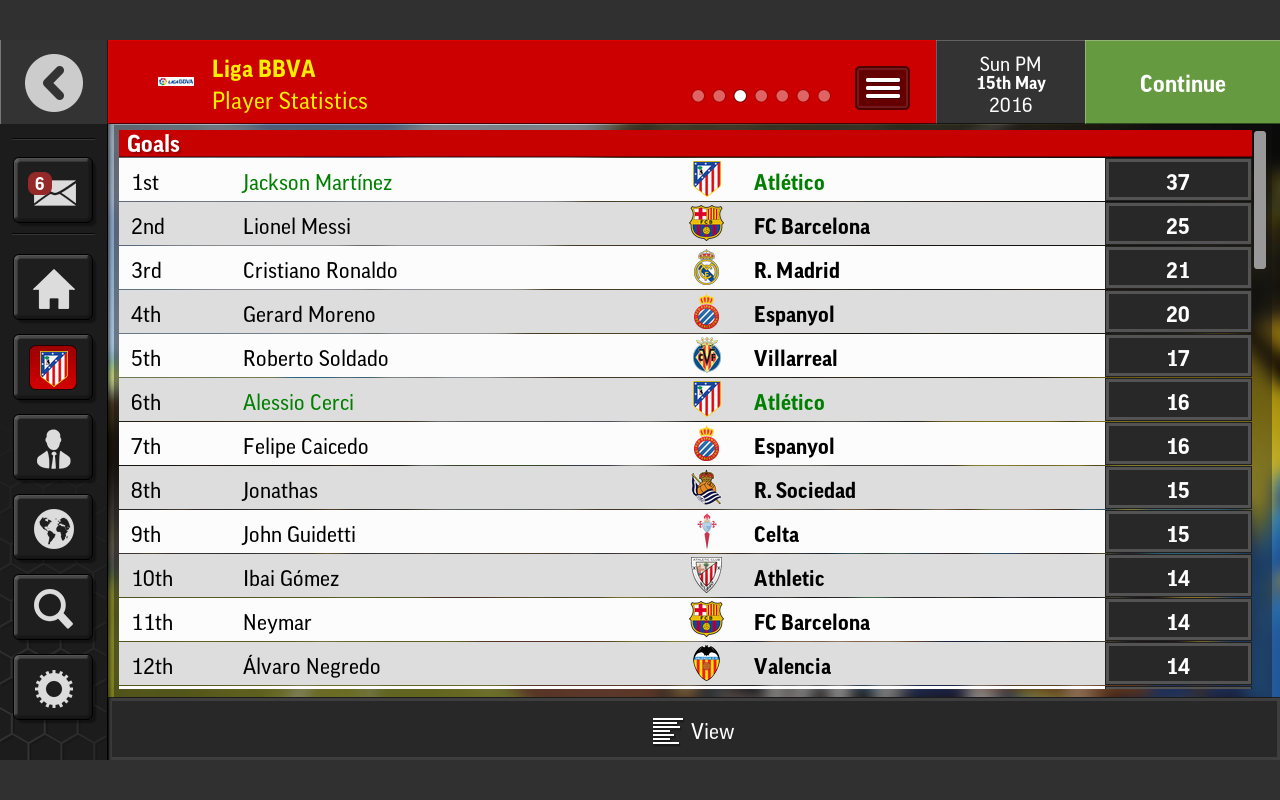Select the Lionel Messi row

pyautogui.click(x=297, y=226)
